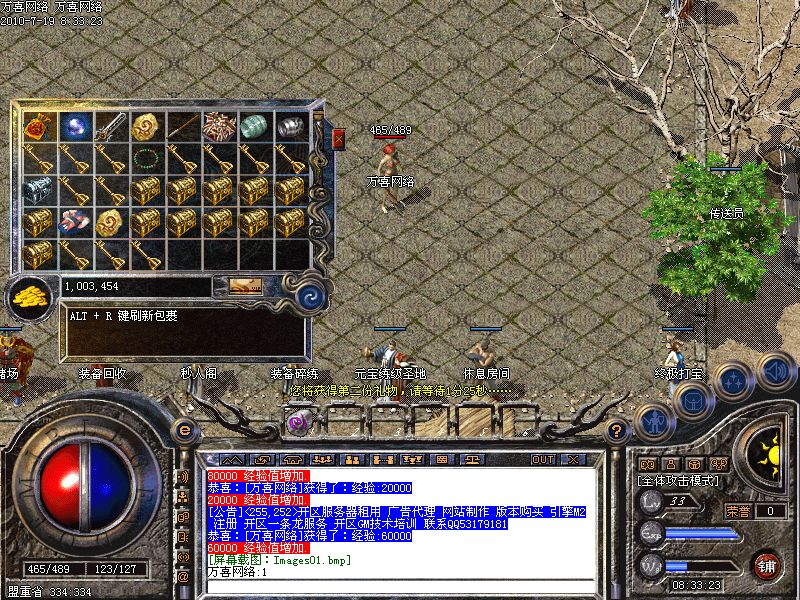Open the bag round button
This screenshot has height=600, width=800.
click(x=692, y=398)
